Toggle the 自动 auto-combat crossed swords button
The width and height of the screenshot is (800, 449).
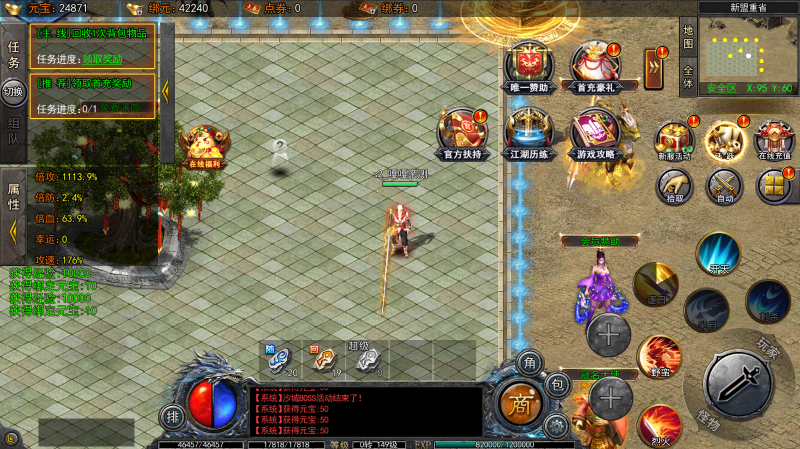pos(724,186)
